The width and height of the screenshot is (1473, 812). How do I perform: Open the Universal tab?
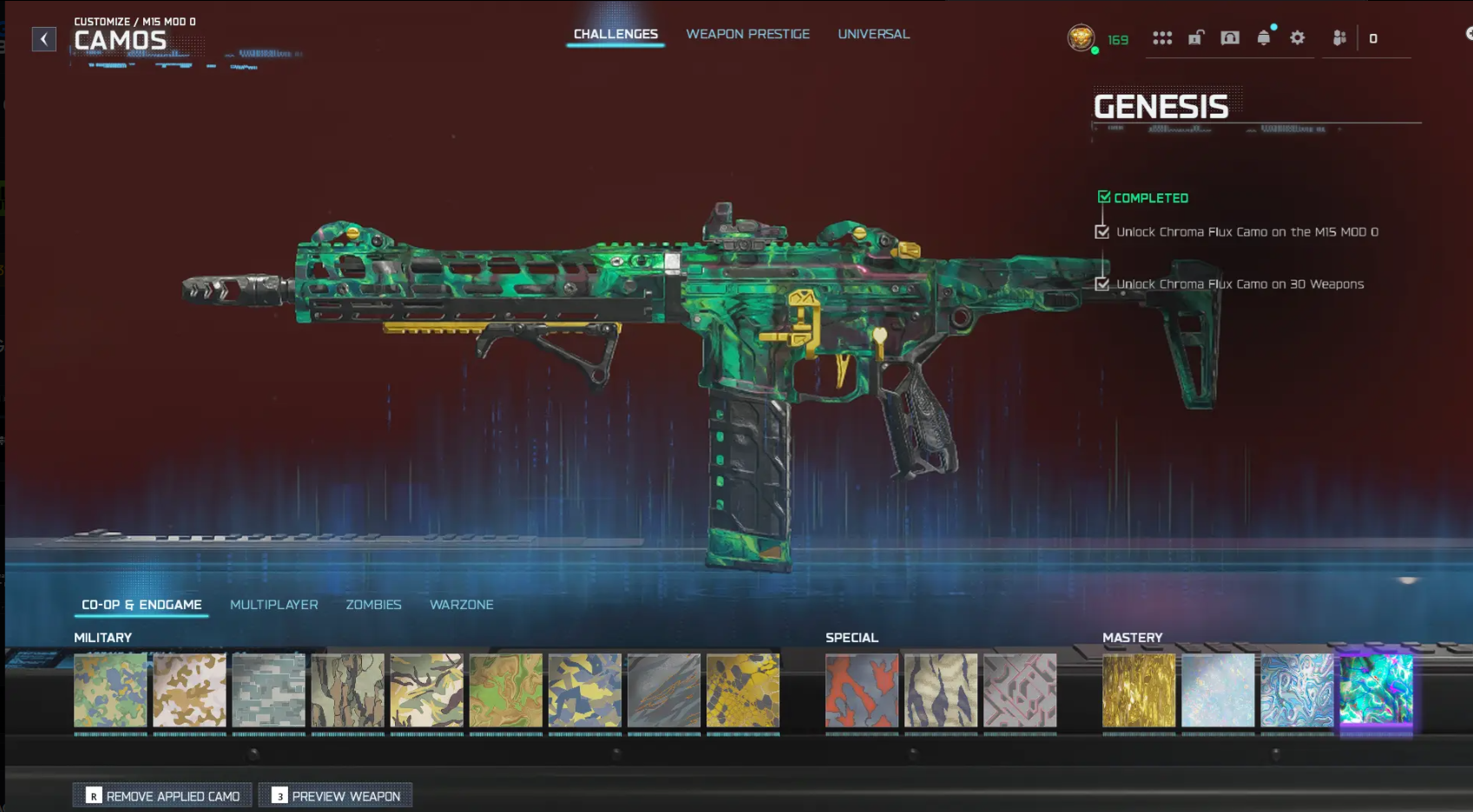click(x=873, y=34)
